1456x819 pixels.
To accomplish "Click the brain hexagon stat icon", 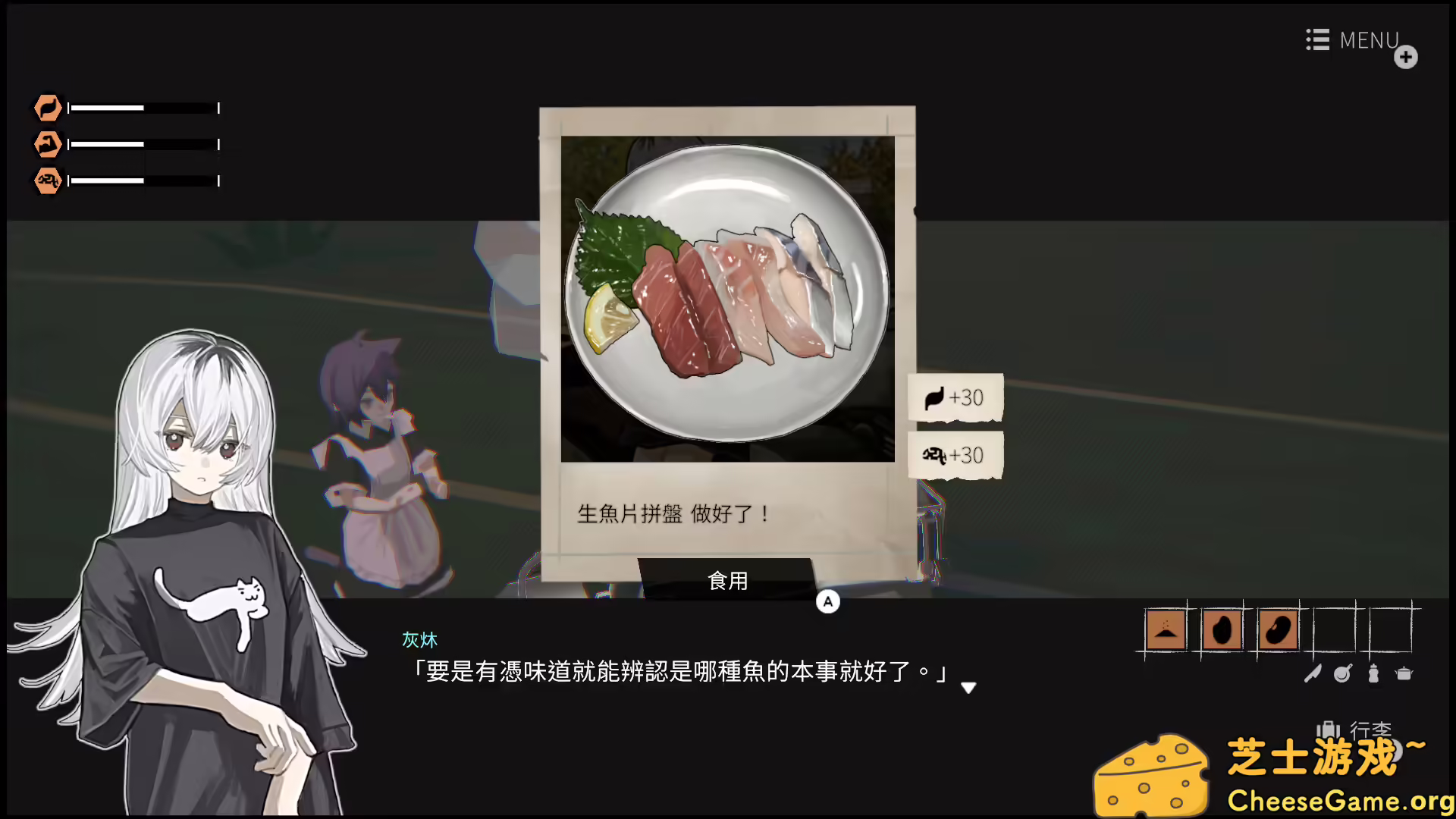I will pos(47,180).
